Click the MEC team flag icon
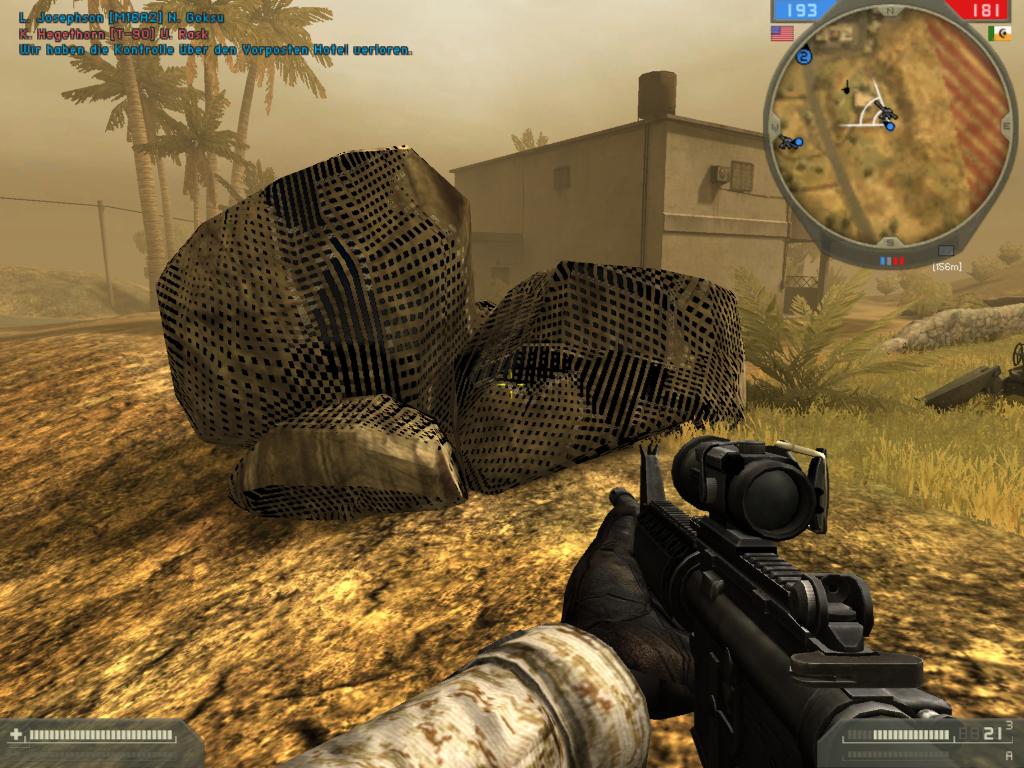1024x768 pixels. [x=998, y=33]
